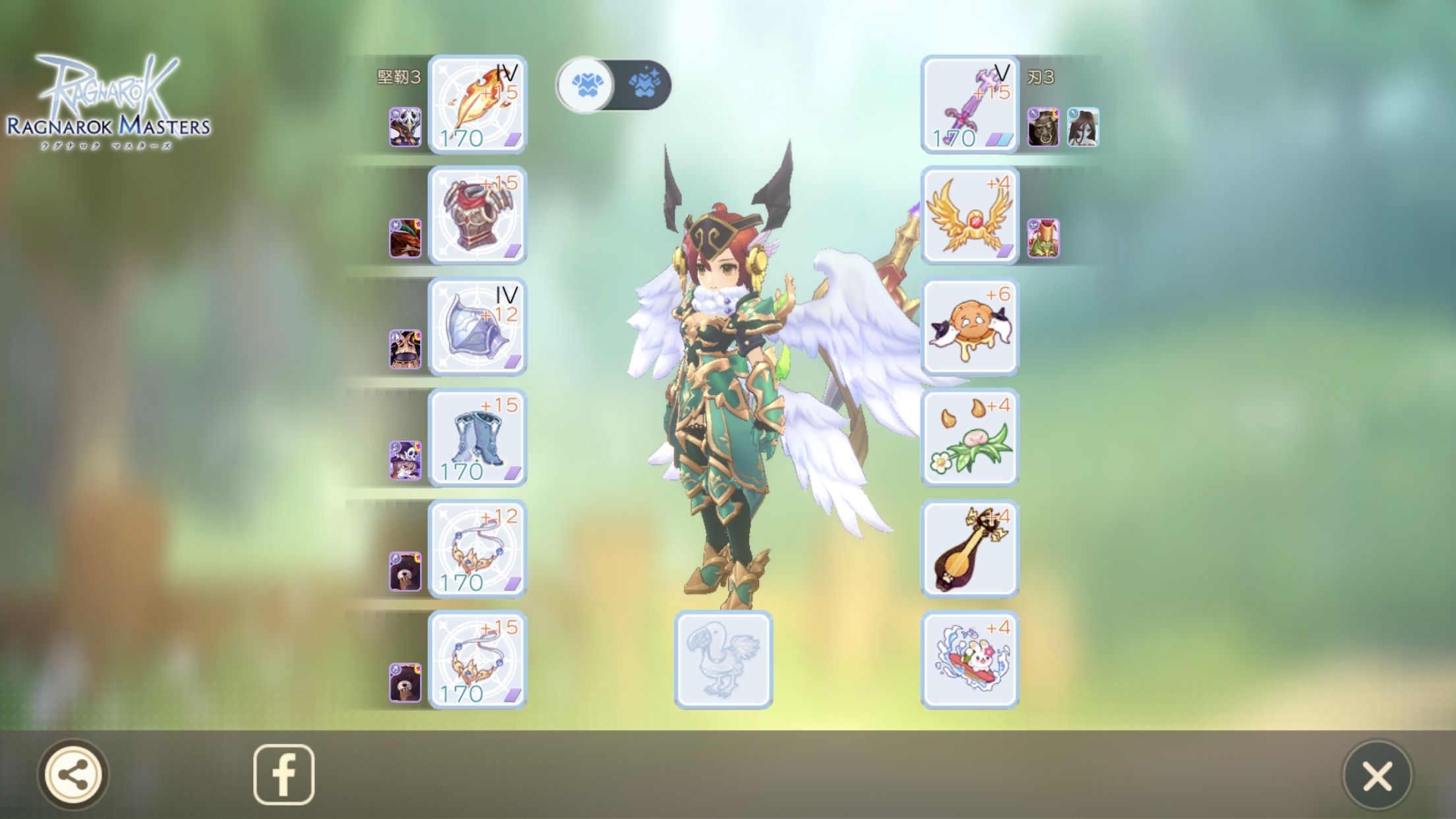Select the red chest armor slot
The image size is (1456, 819).
pyautogui.click(x=477, y=216)
